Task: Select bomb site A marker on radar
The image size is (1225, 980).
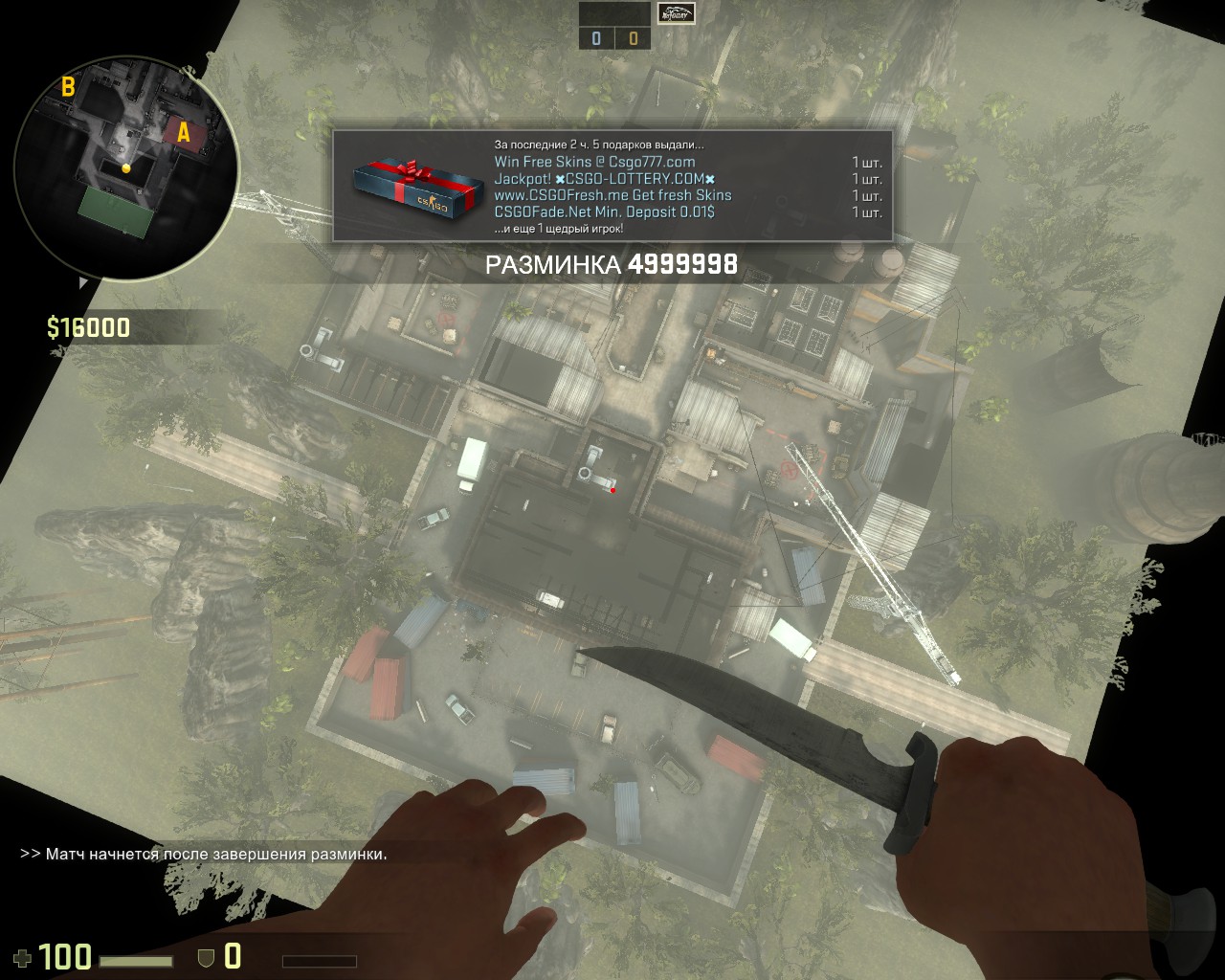Action: [183, 134]
